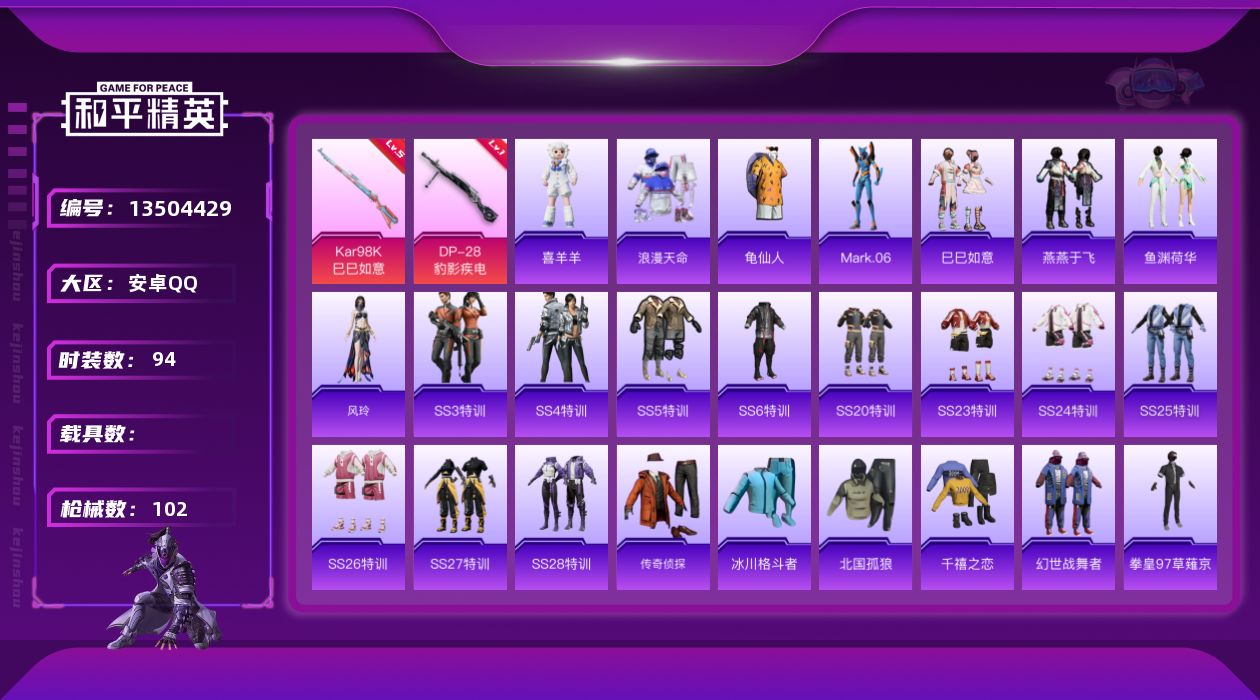This screenshot has height=700, width=1260.
Task: Choose the SS3特训 outfit tile
Action: [x=460, y=364]
